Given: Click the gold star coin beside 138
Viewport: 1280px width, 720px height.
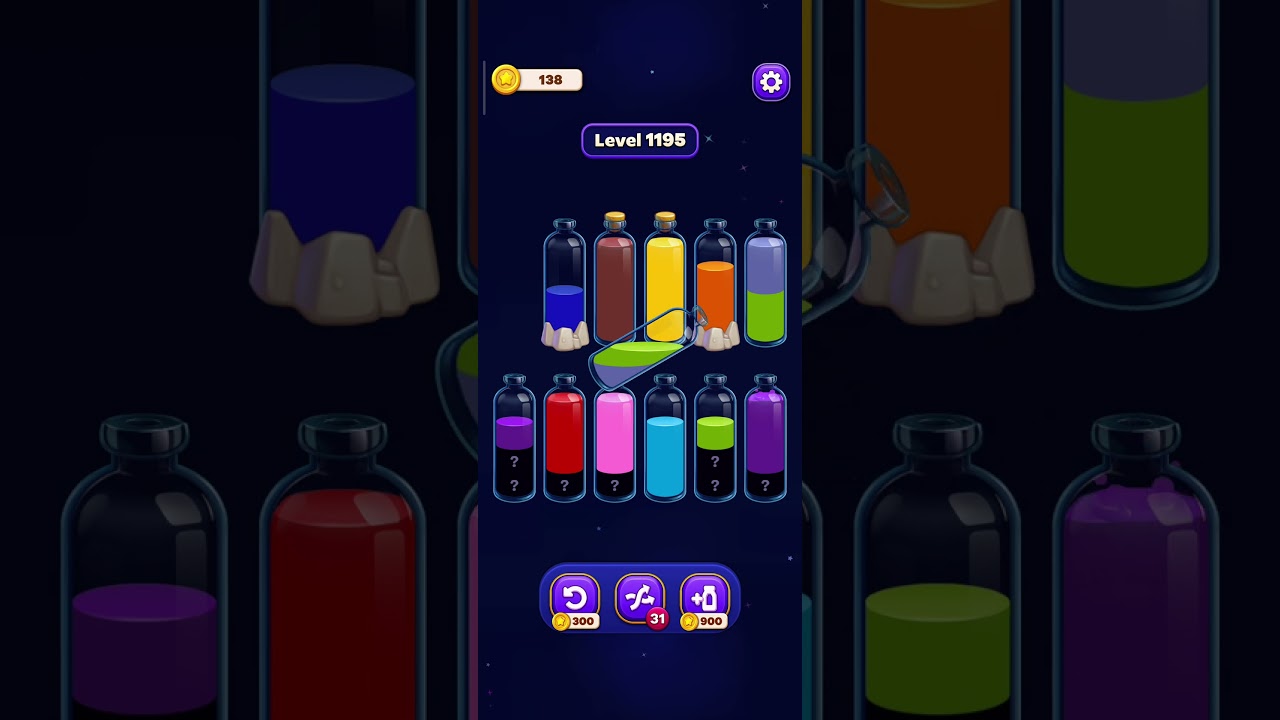Looking at the screenshot, I should (504, 80).
